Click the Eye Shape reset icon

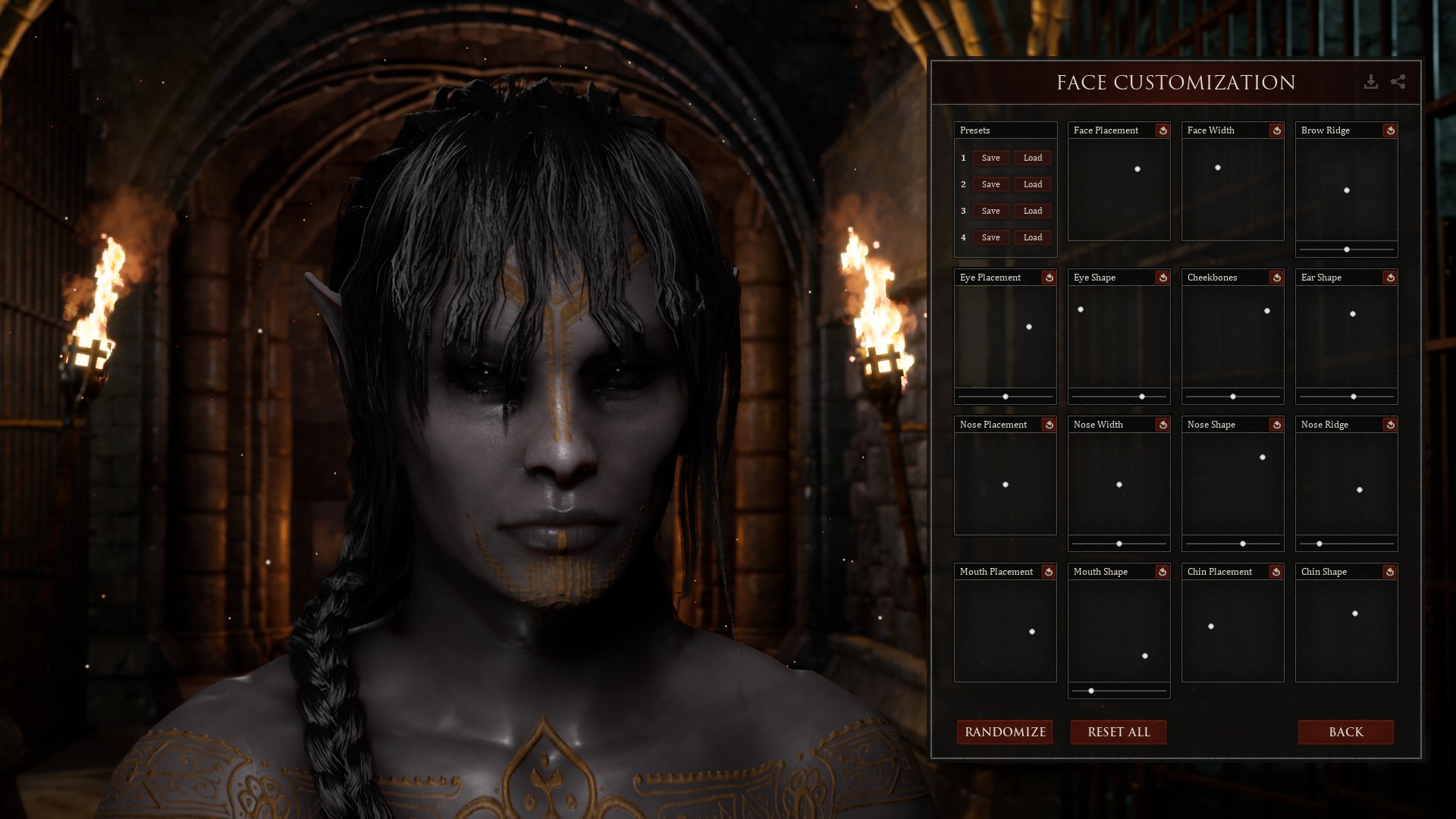[1163, 278]
